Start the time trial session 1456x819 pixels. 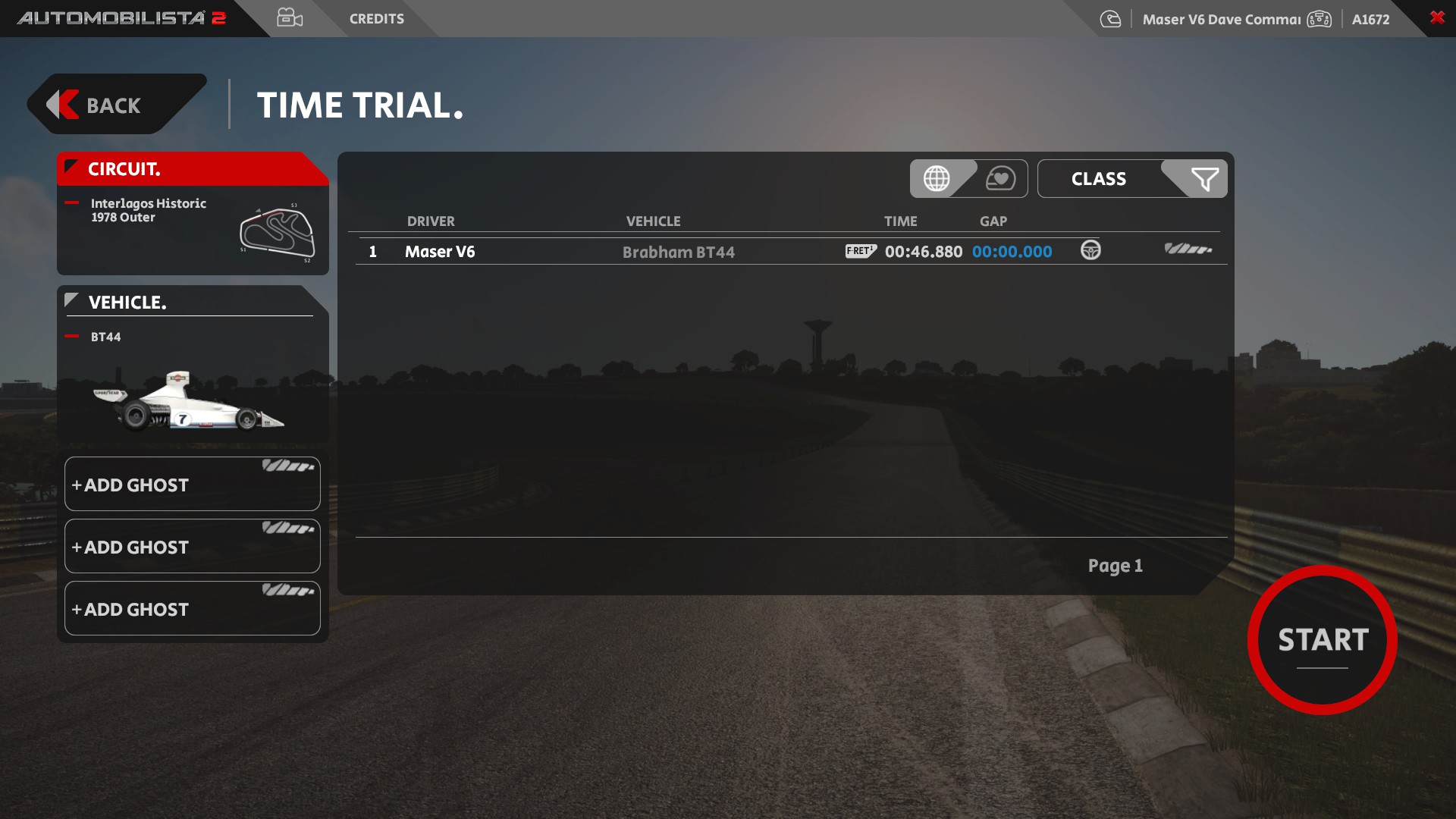(1322, 640)
